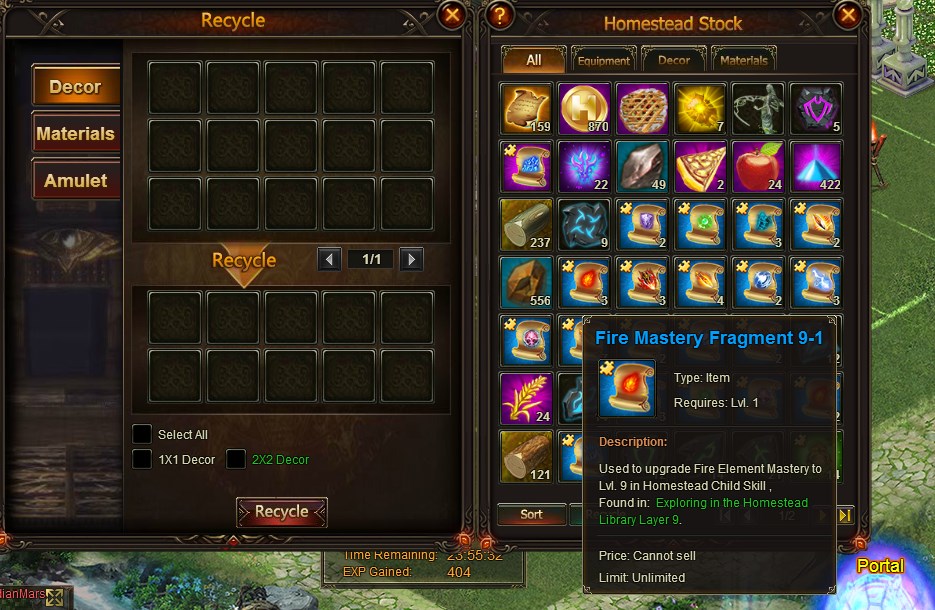Jump to the last stock page
Image resolution: width=935 pixels, height=610 pixels.
844,515
